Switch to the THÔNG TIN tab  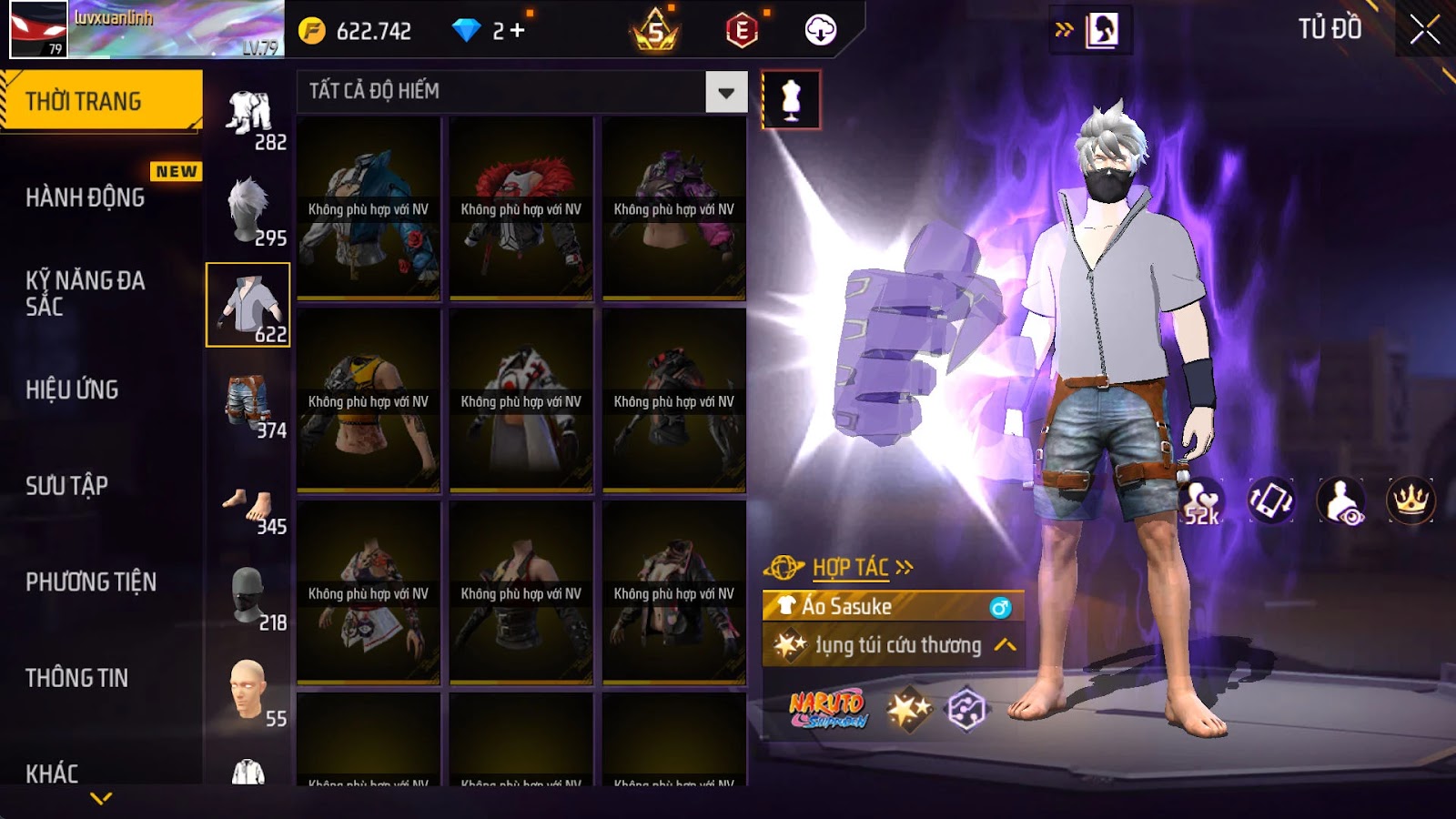(x=77, y=678)
